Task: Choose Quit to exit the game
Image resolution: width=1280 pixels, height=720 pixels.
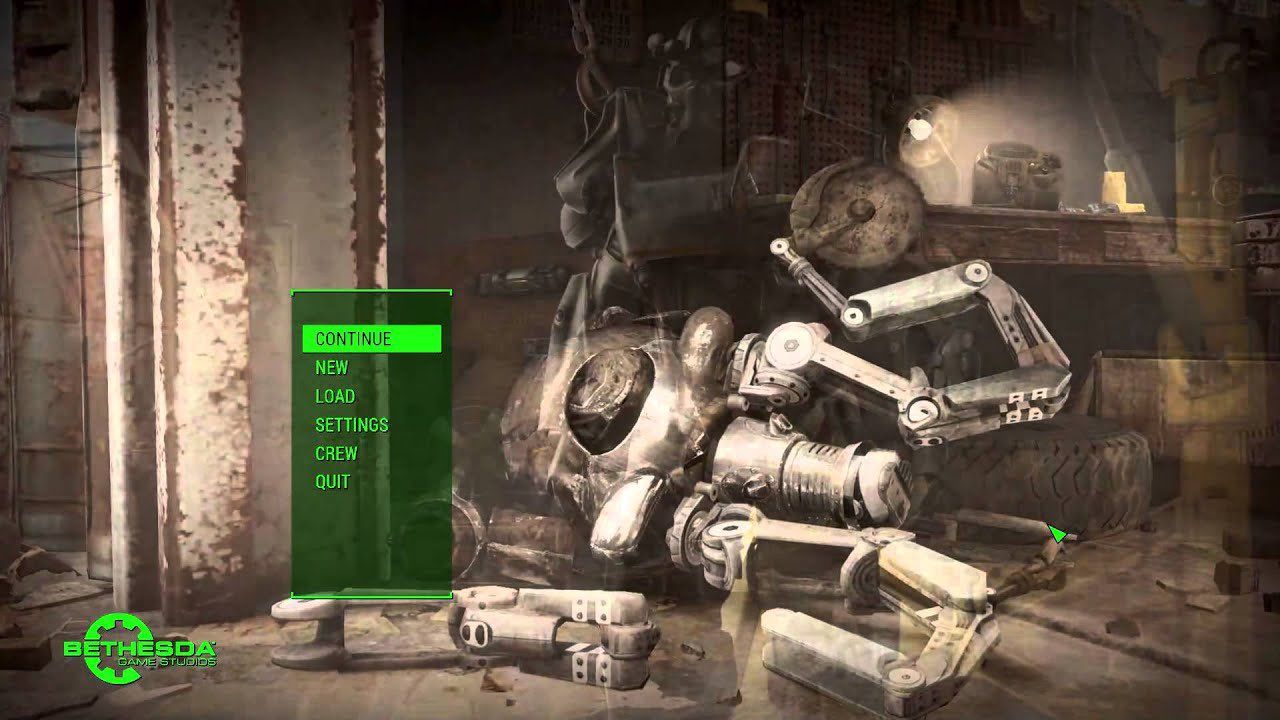Action: pos(333,481)
